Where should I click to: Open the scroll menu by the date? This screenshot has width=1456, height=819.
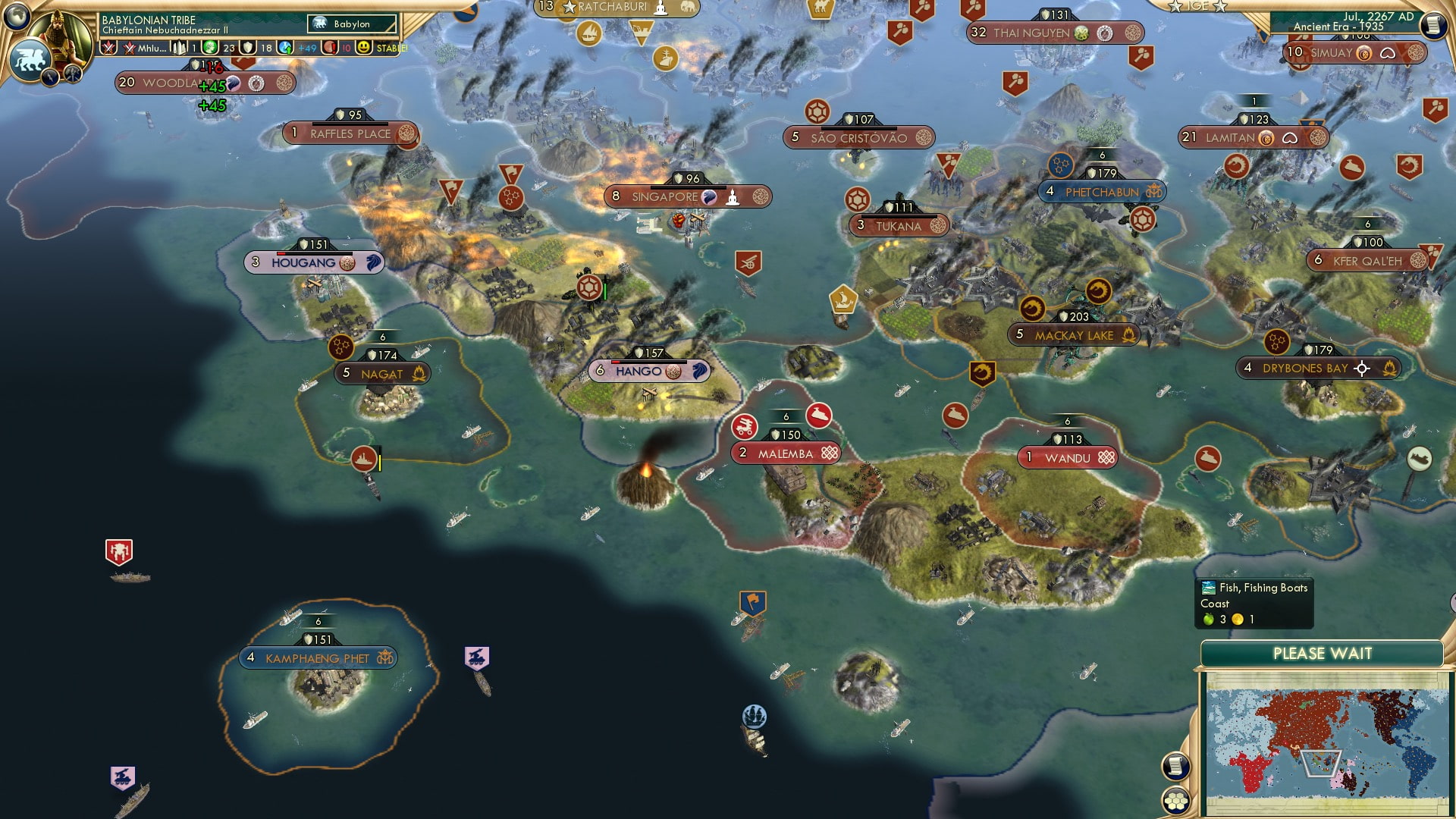pyautogui.click(x=1433, y=25)
